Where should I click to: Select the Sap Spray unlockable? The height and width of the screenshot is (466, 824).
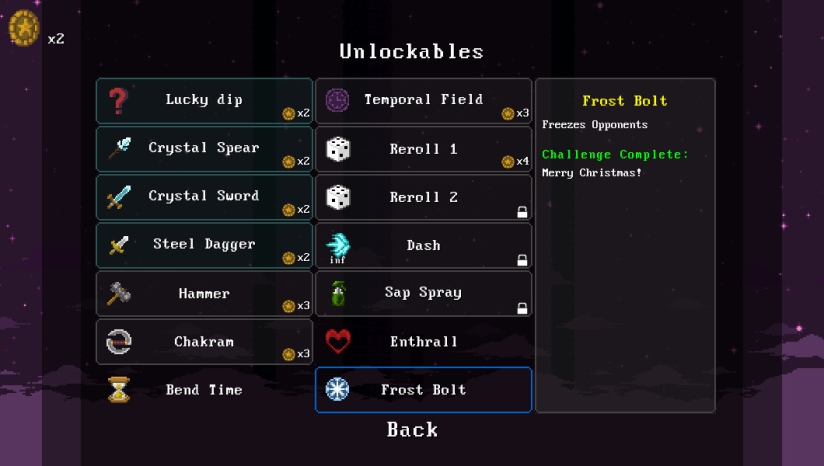point(423,293)
